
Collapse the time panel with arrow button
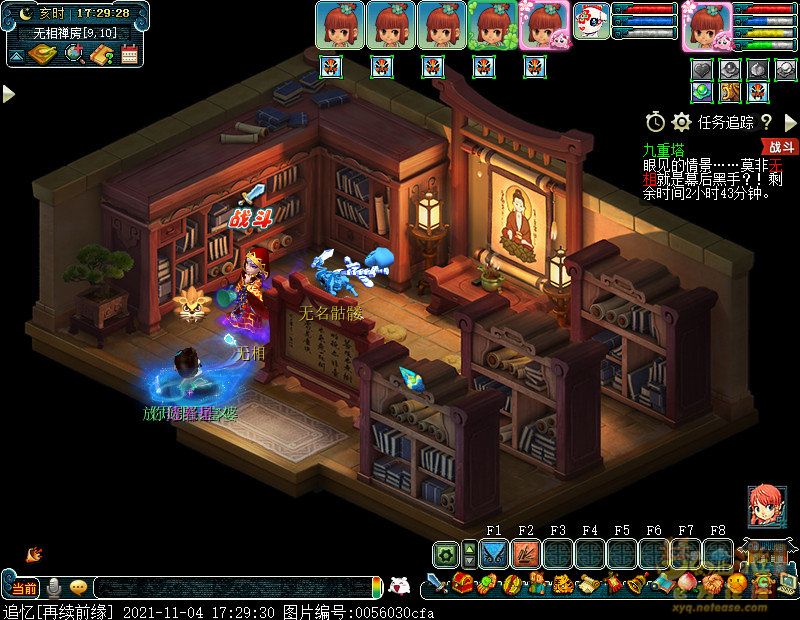point(16,56)
